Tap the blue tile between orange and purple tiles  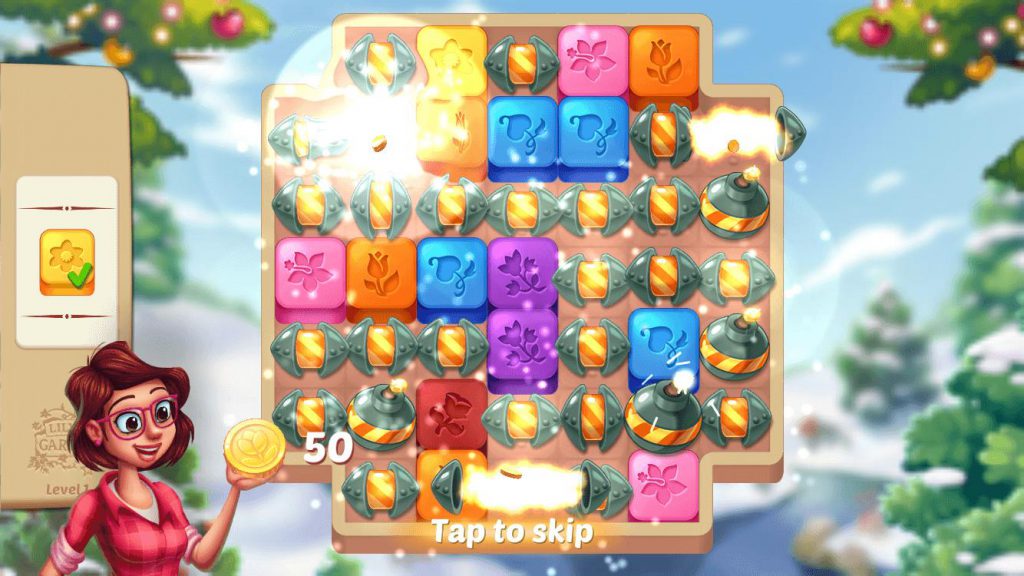click(x=451, y=272)
